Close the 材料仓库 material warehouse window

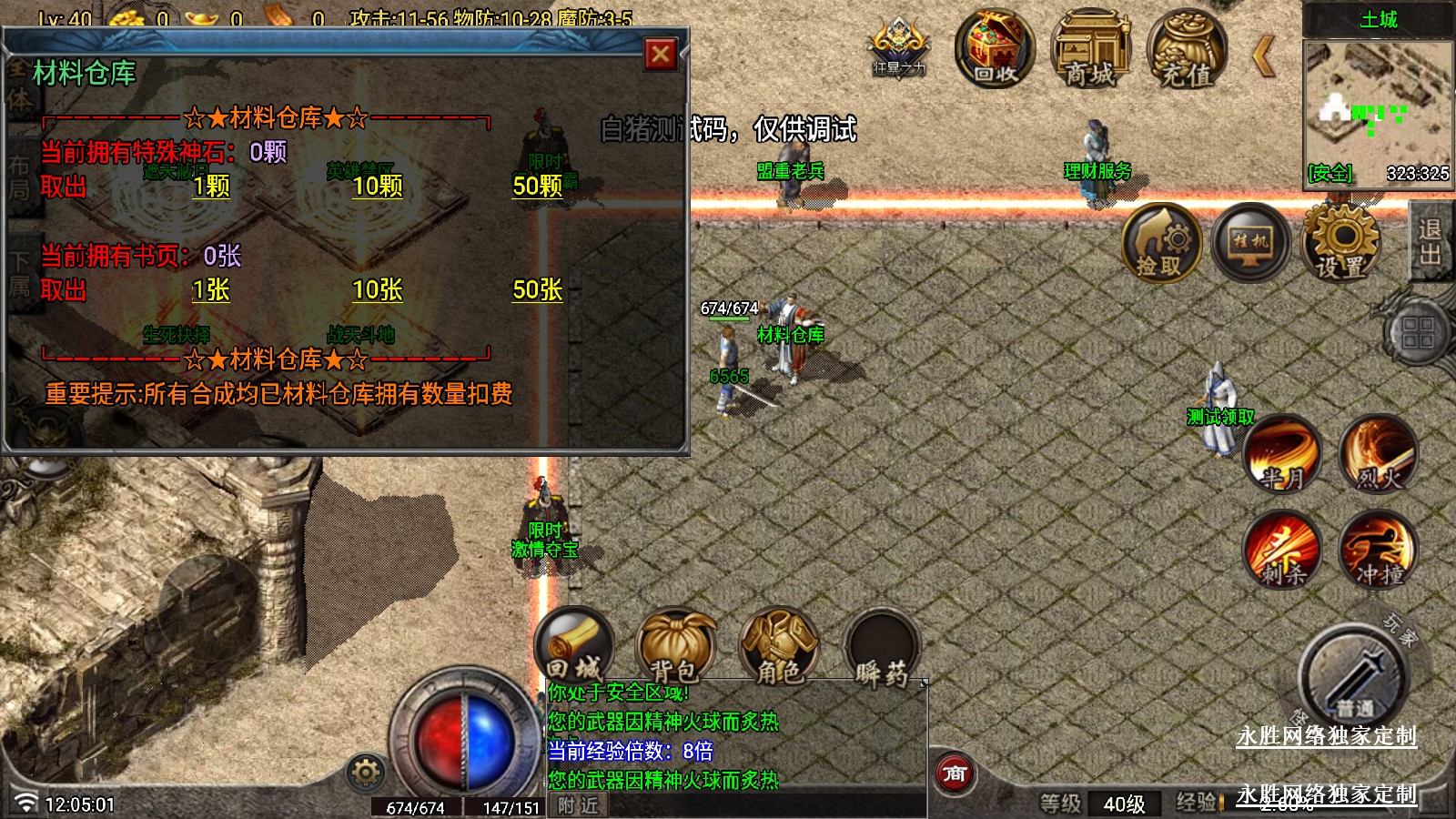661,55
